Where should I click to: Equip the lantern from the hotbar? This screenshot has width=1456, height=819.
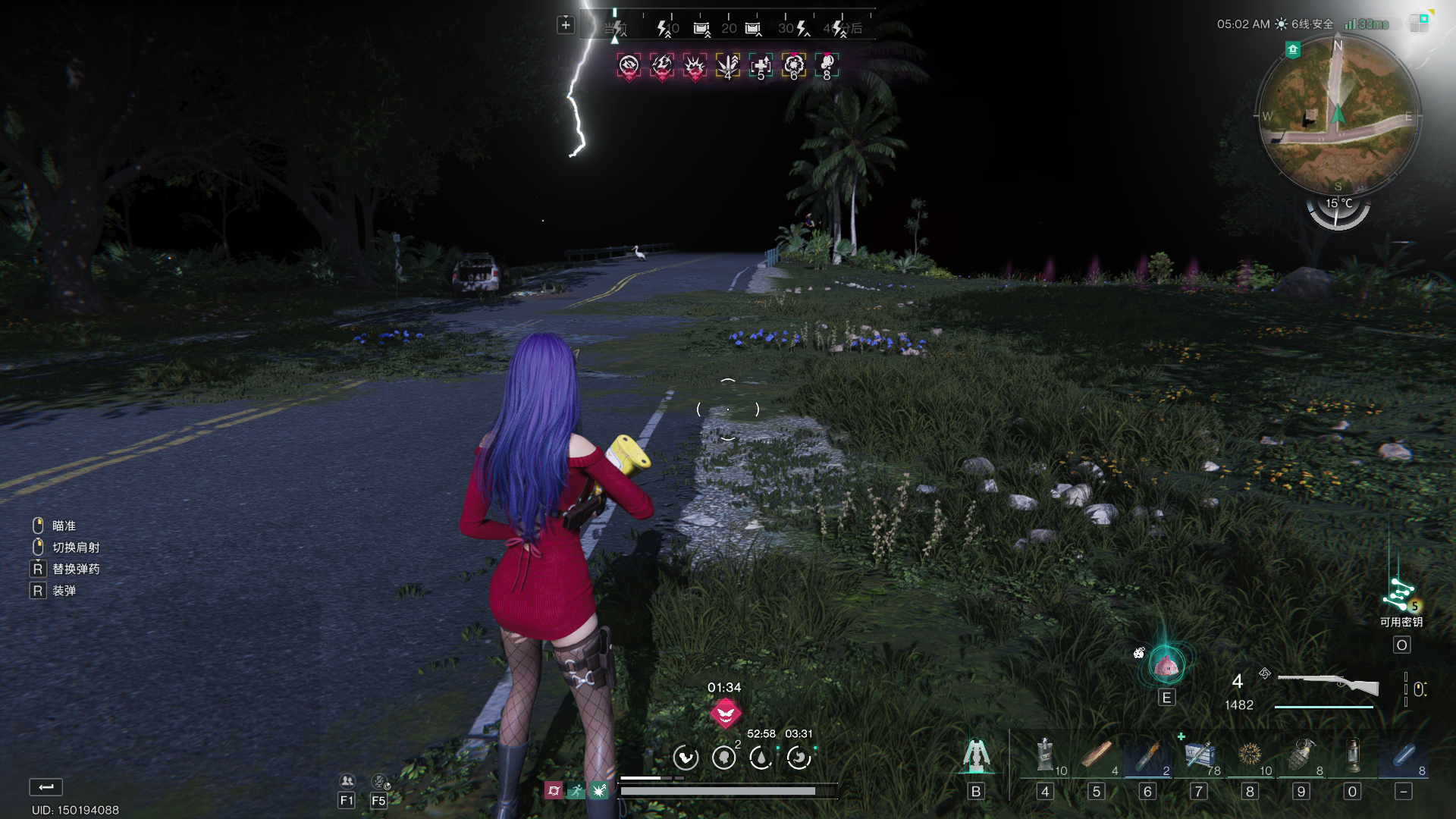pos(1353,756)
